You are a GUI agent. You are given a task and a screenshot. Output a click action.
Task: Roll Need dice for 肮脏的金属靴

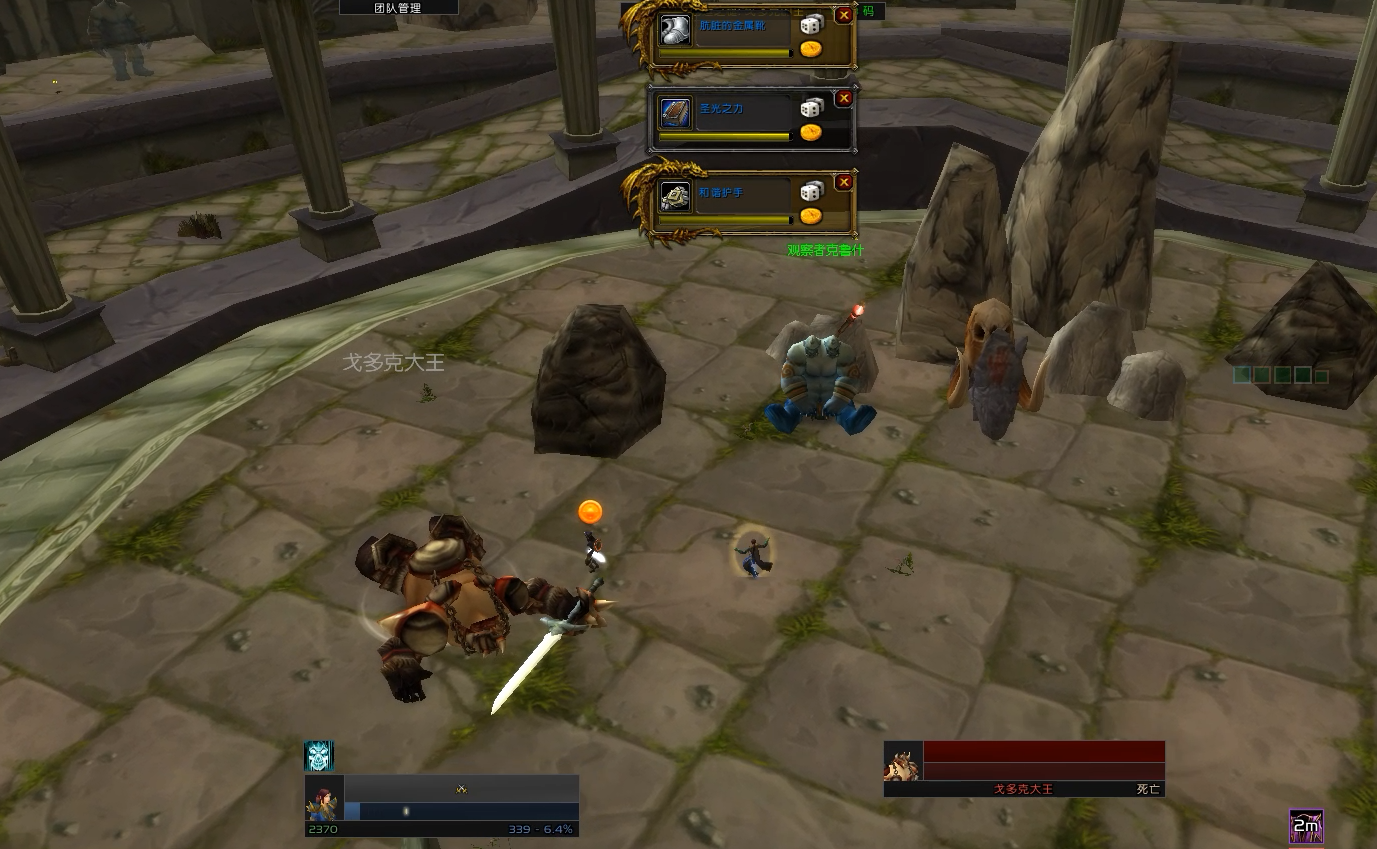(812, 25)
